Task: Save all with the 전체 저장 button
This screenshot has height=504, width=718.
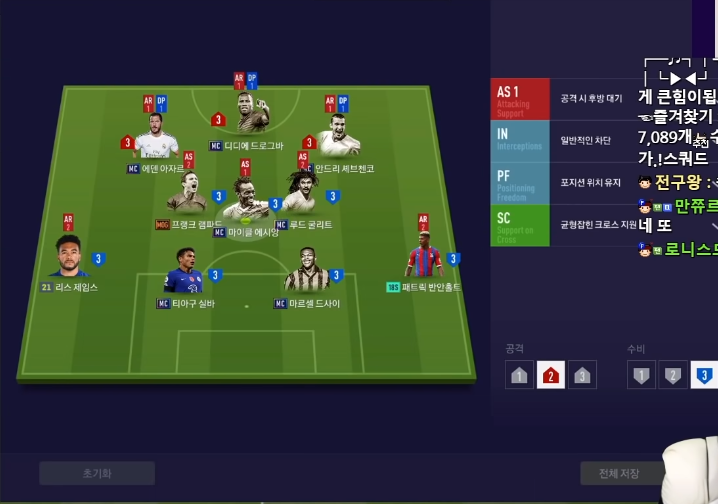Action: coord(622,473)
